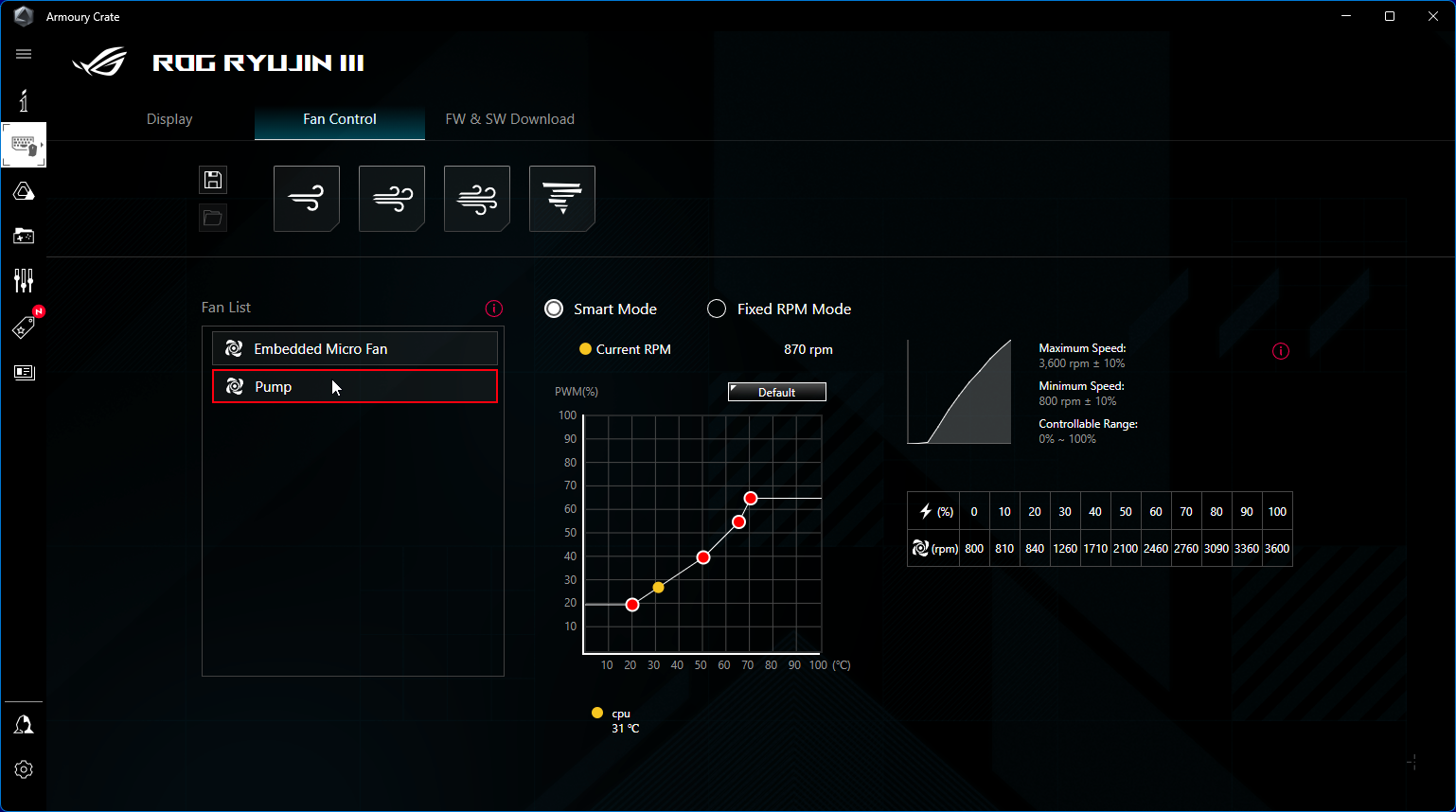Show info icon next to Maximum Speed
The image size is (1456, 812).
1281,351
